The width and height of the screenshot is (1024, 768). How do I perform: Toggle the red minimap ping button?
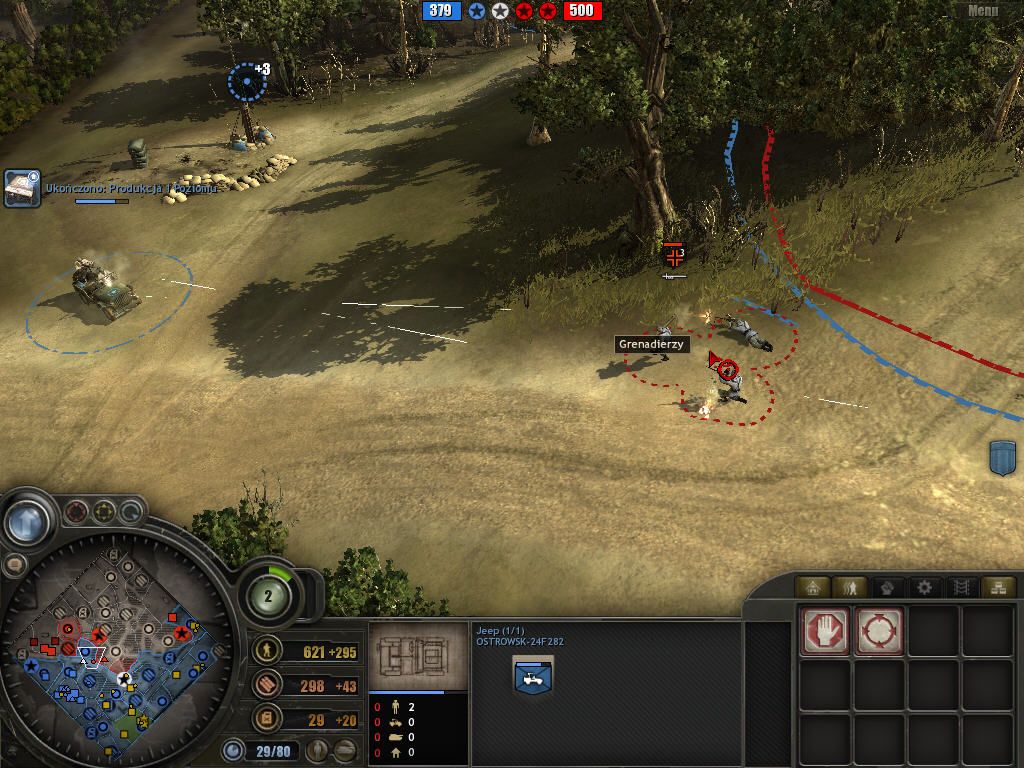click(x=76, y=513)
